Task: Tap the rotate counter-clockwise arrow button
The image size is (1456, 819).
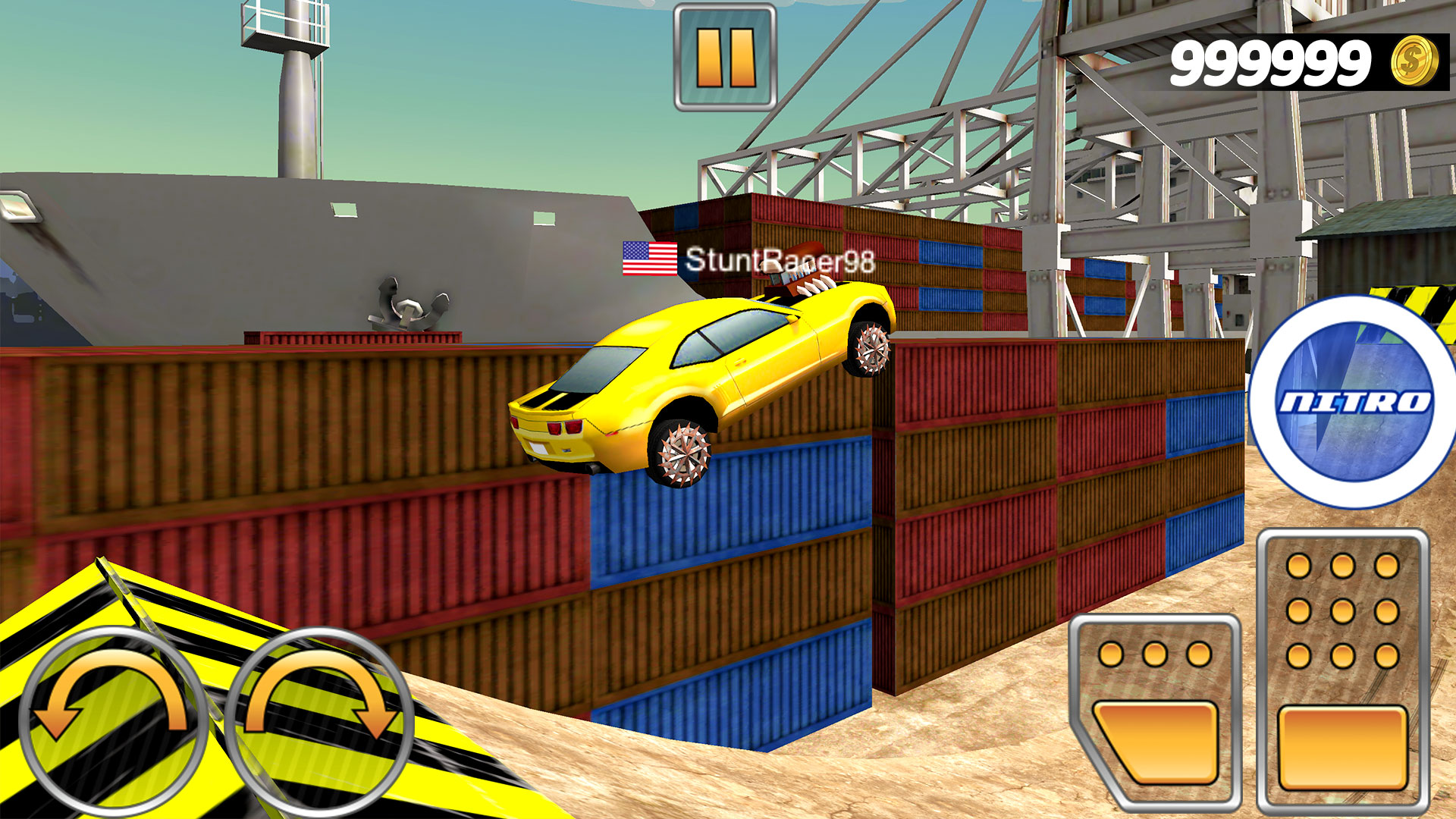Action: click(111, 720)
